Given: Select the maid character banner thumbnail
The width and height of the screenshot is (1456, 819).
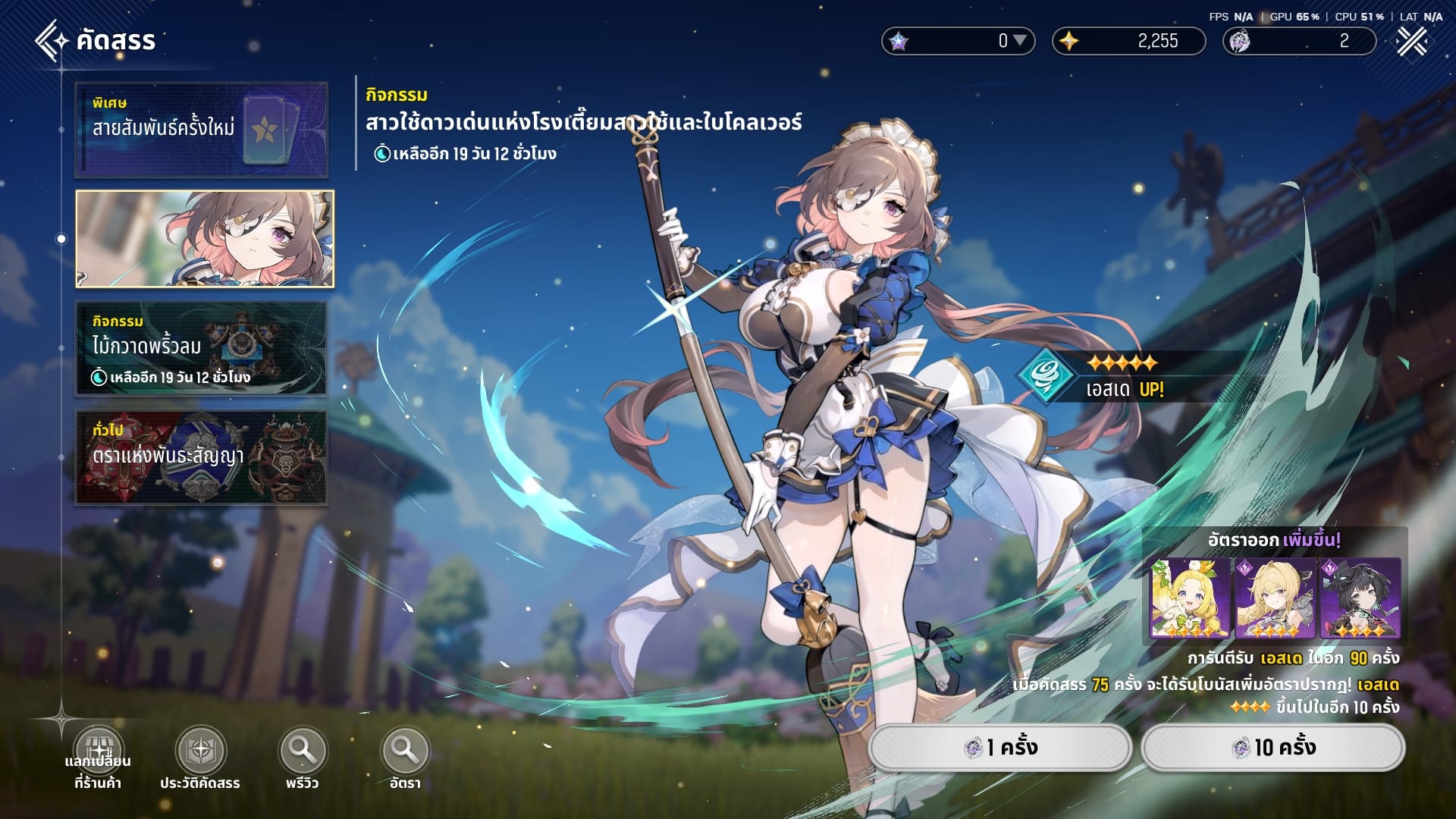Looking at the screenshot, I should 205,239.
